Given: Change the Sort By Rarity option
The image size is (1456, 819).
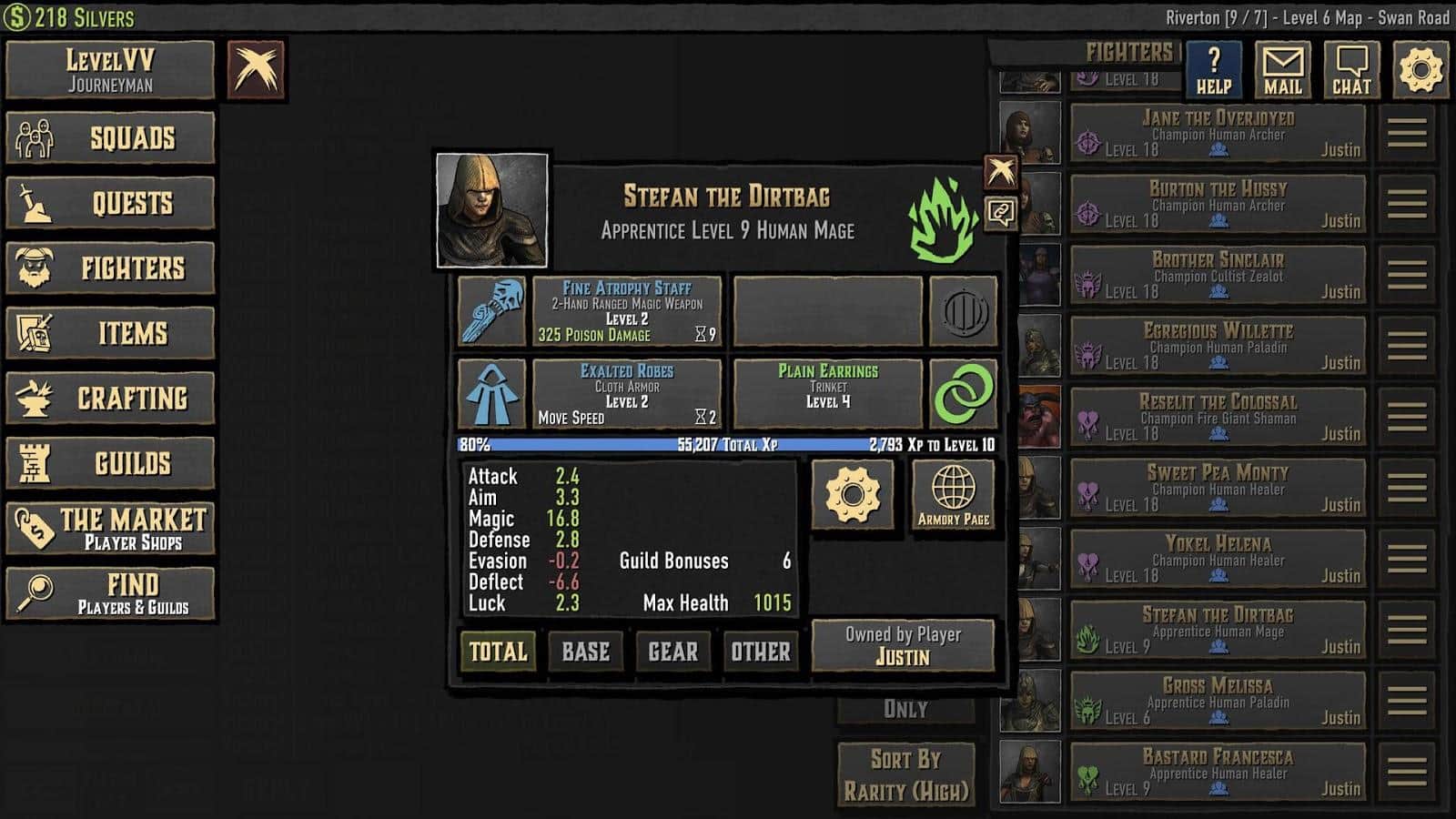Looking at the screenshot, I should [906, 774].
